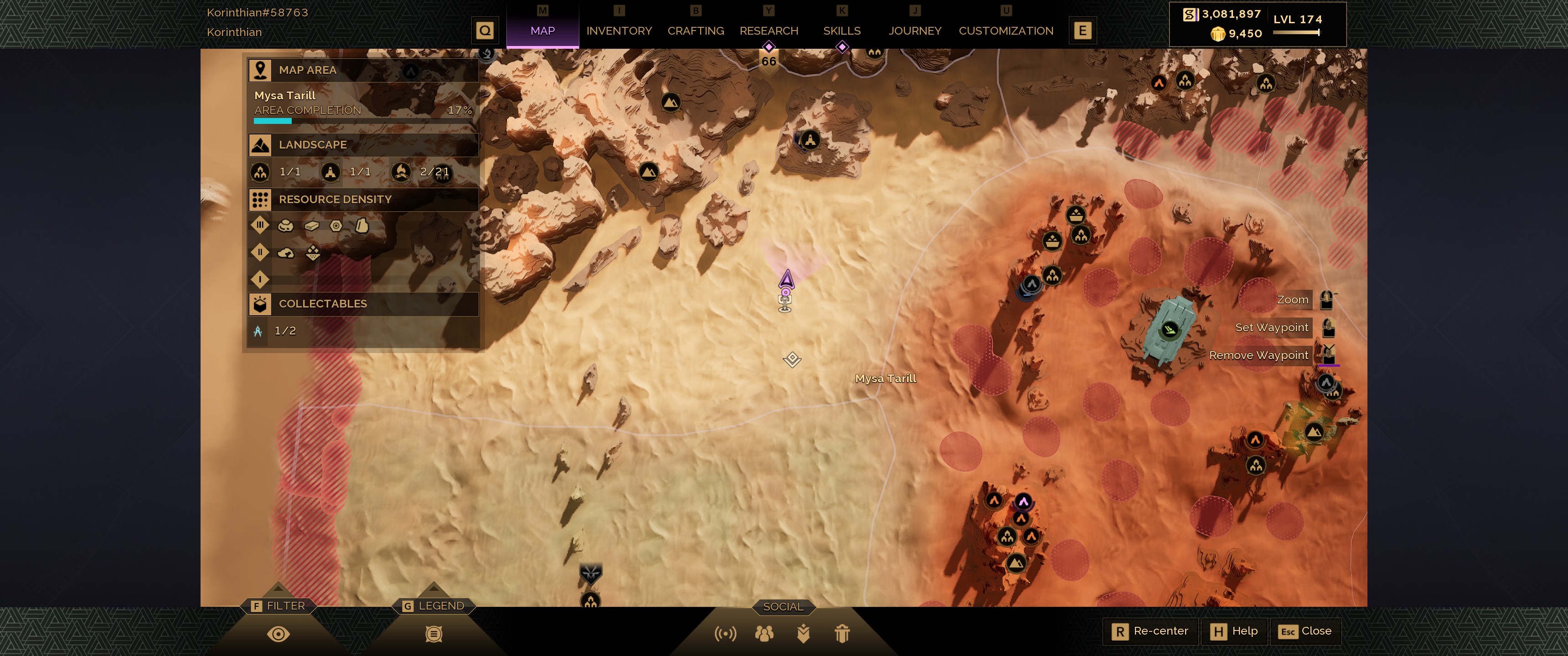Open the Social group members icon
Image resolution: width=1568 pixels, height=656 pixels.
(x=764, y=634)
